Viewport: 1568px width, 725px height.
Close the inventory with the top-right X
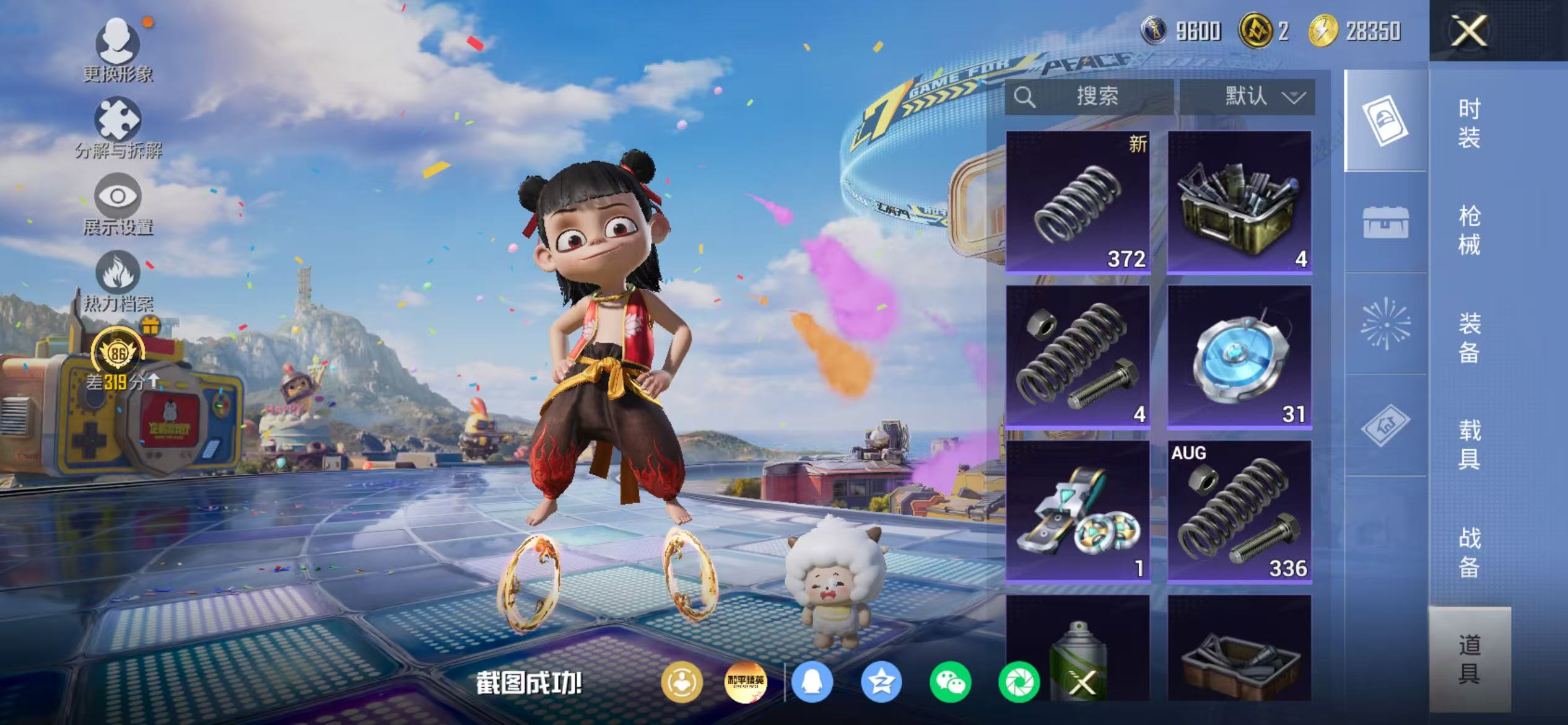click(1468, 31)
